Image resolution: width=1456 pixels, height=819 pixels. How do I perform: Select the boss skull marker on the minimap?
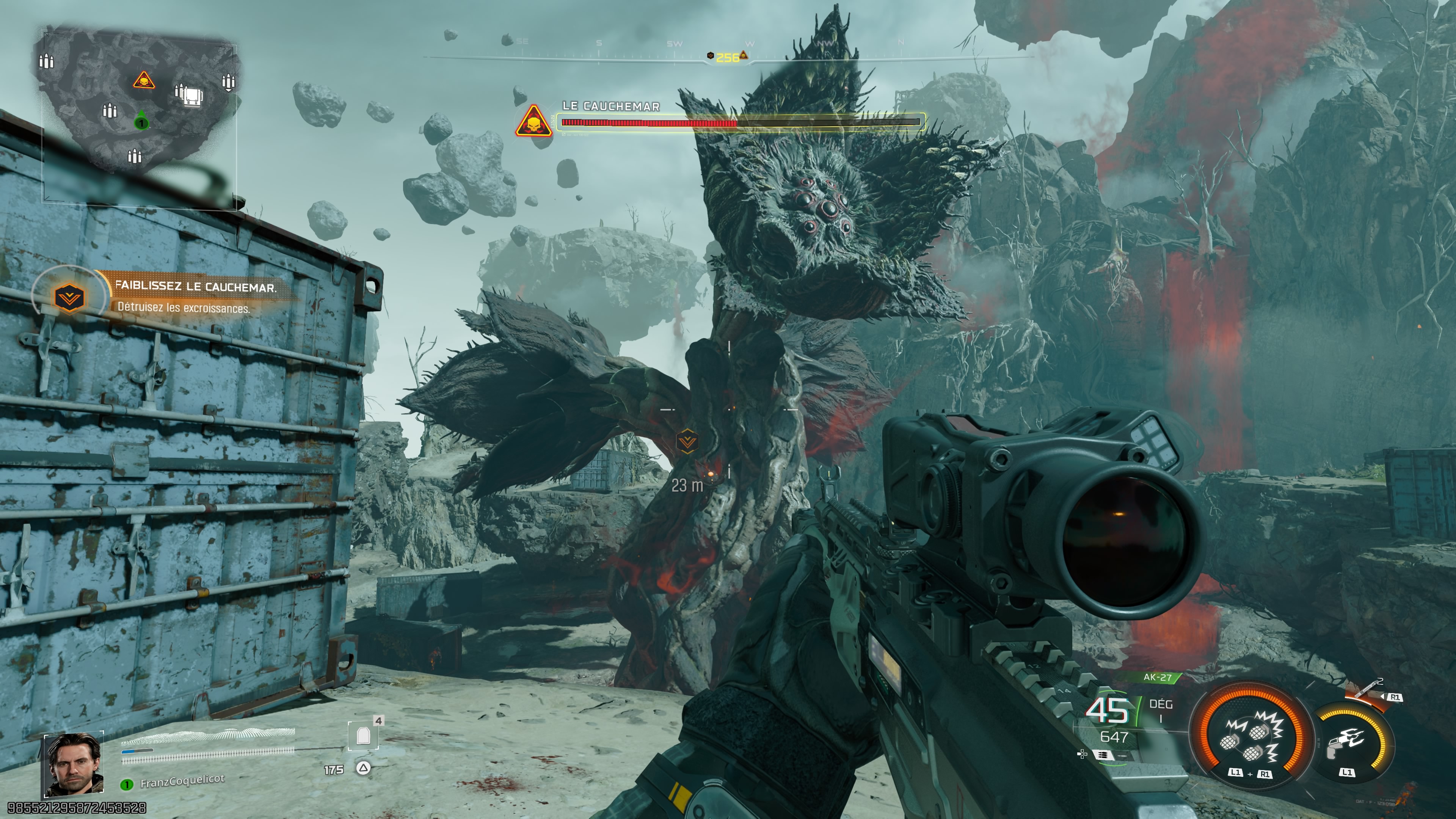click(144, 81)
